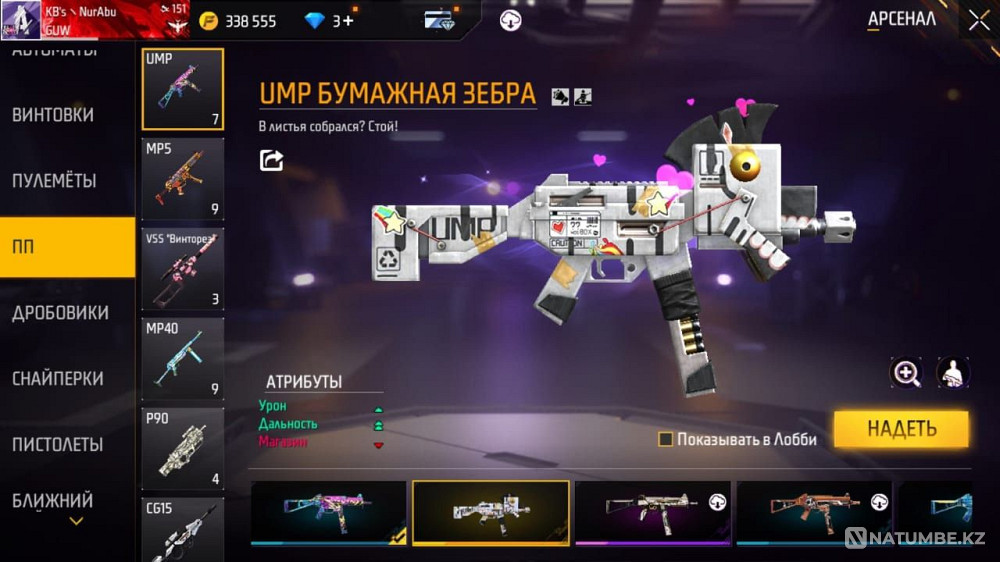
Task: Open the Винтовки weapon category
Action: (x=53, y=115)
